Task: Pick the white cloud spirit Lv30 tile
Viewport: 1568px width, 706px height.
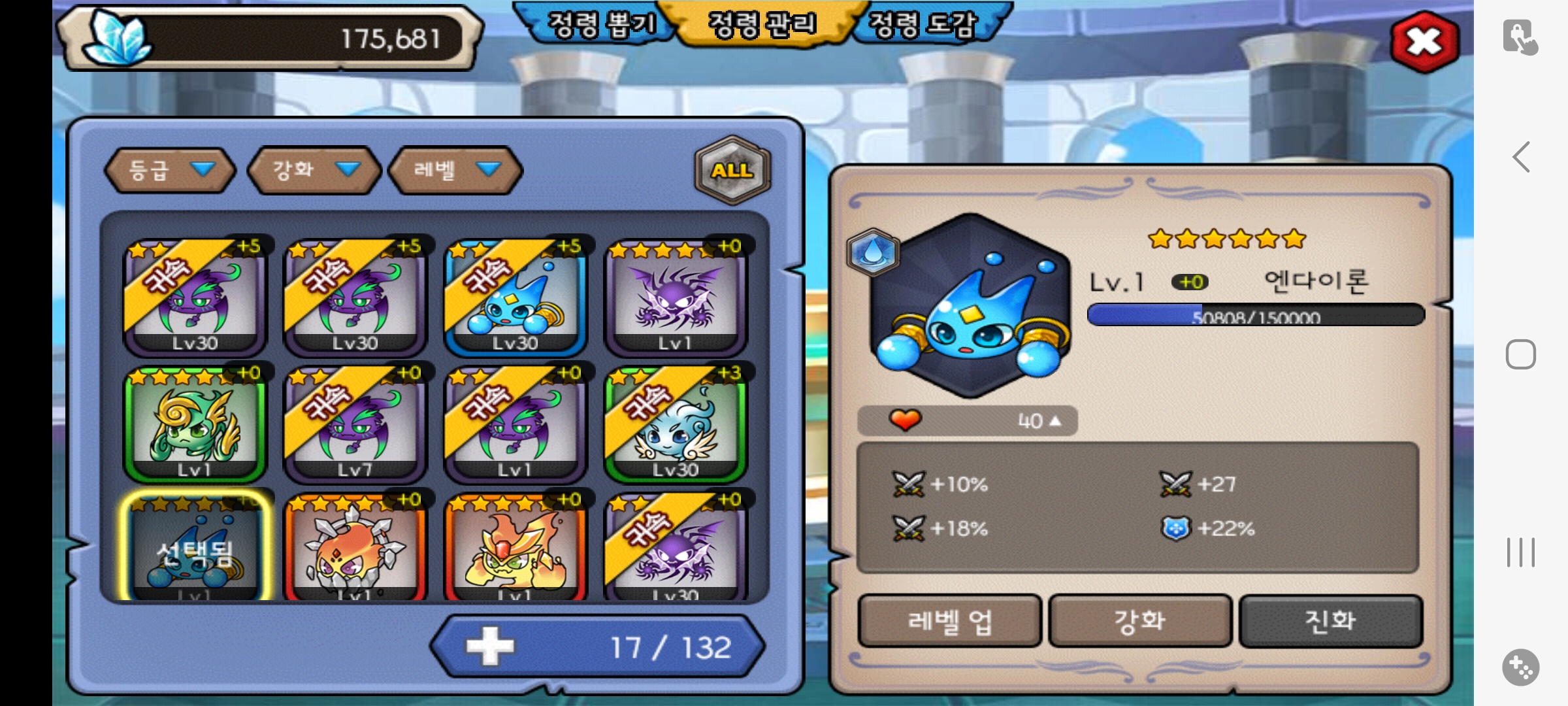Action: click(x=676, y=424)
